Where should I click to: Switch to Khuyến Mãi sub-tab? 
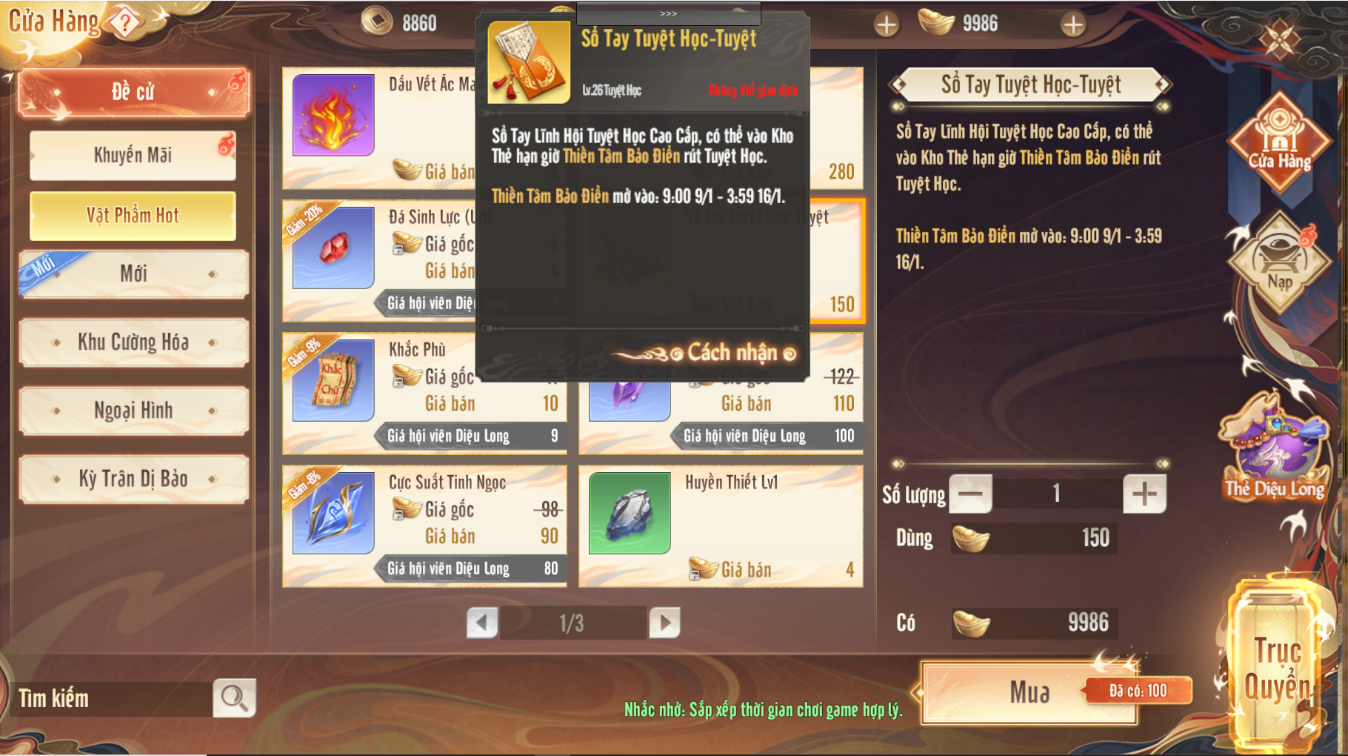pyautogui.click(x=133, y=155)
